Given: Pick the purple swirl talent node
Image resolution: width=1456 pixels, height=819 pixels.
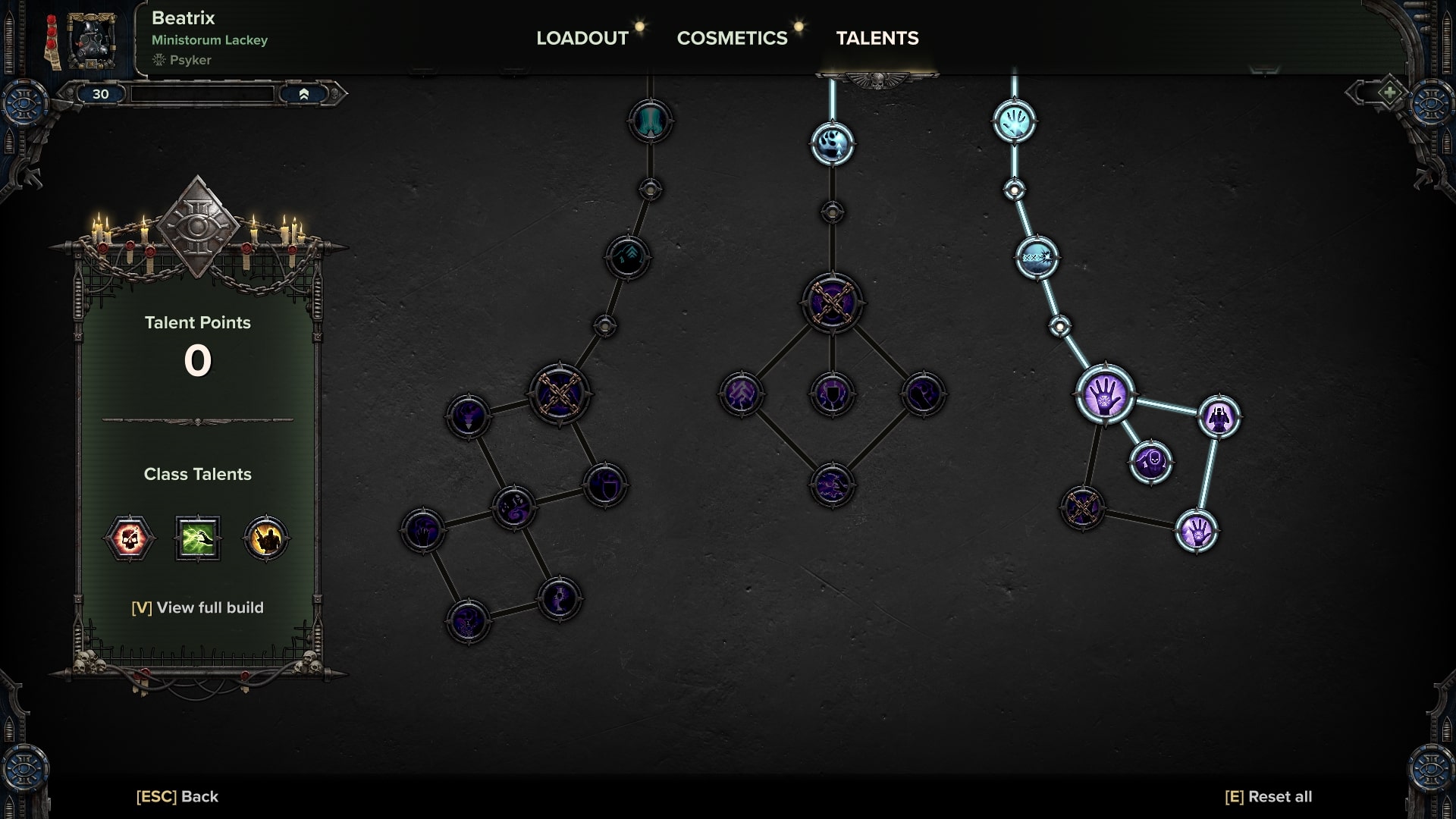Looking at the screenshot, I should pos(513,507).
